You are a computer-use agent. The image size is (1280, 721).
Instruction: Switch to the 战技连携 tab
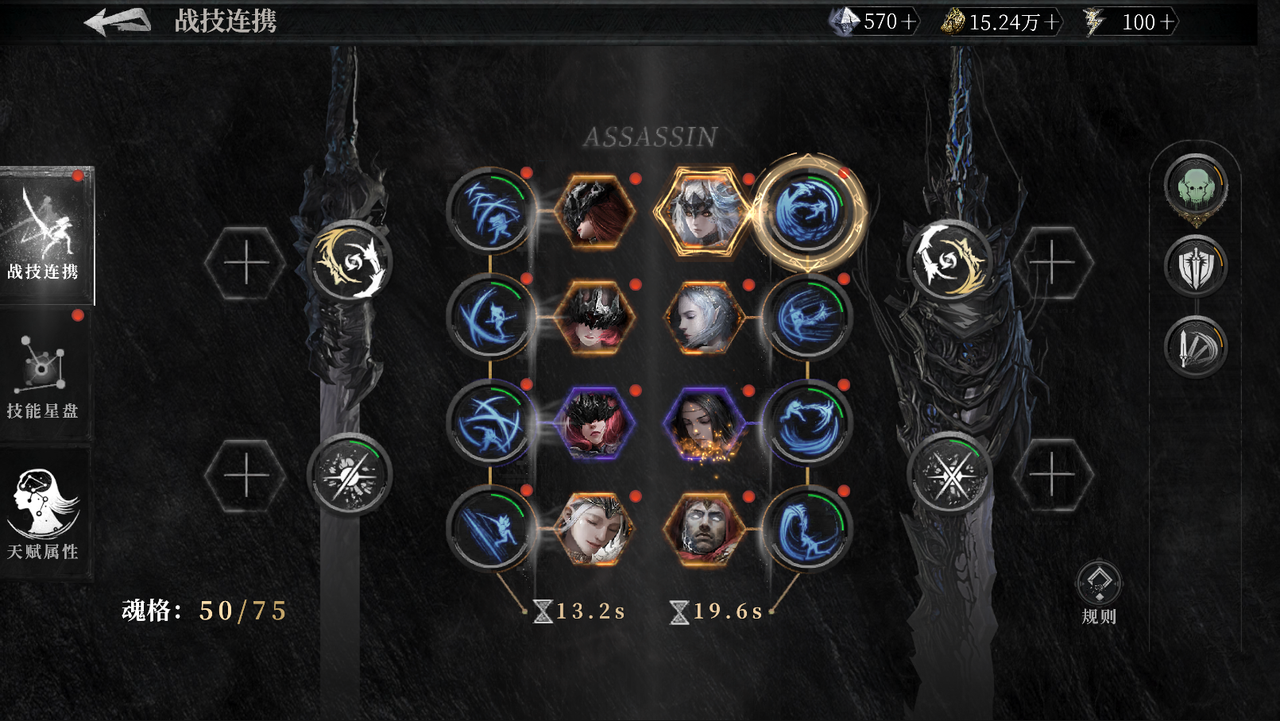[46, 236]
